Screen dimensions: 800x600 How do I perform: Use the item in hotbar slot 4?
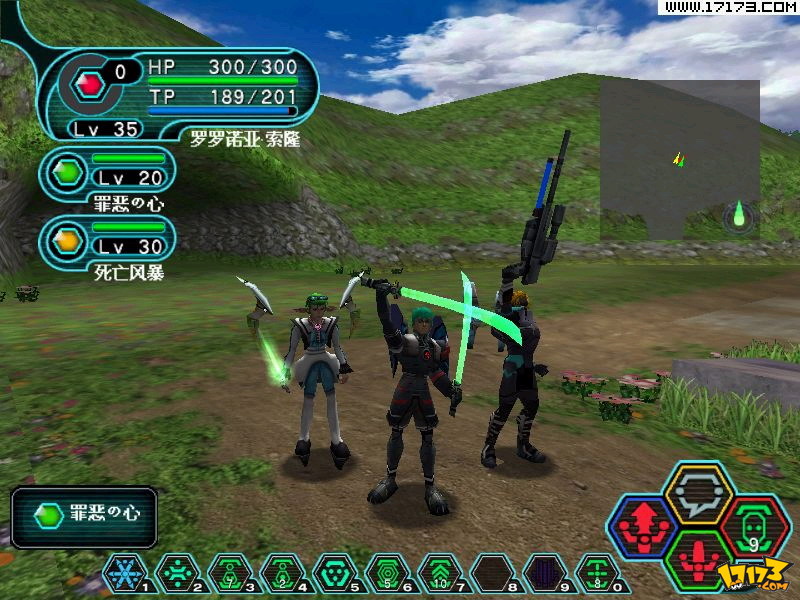point(283,573)
